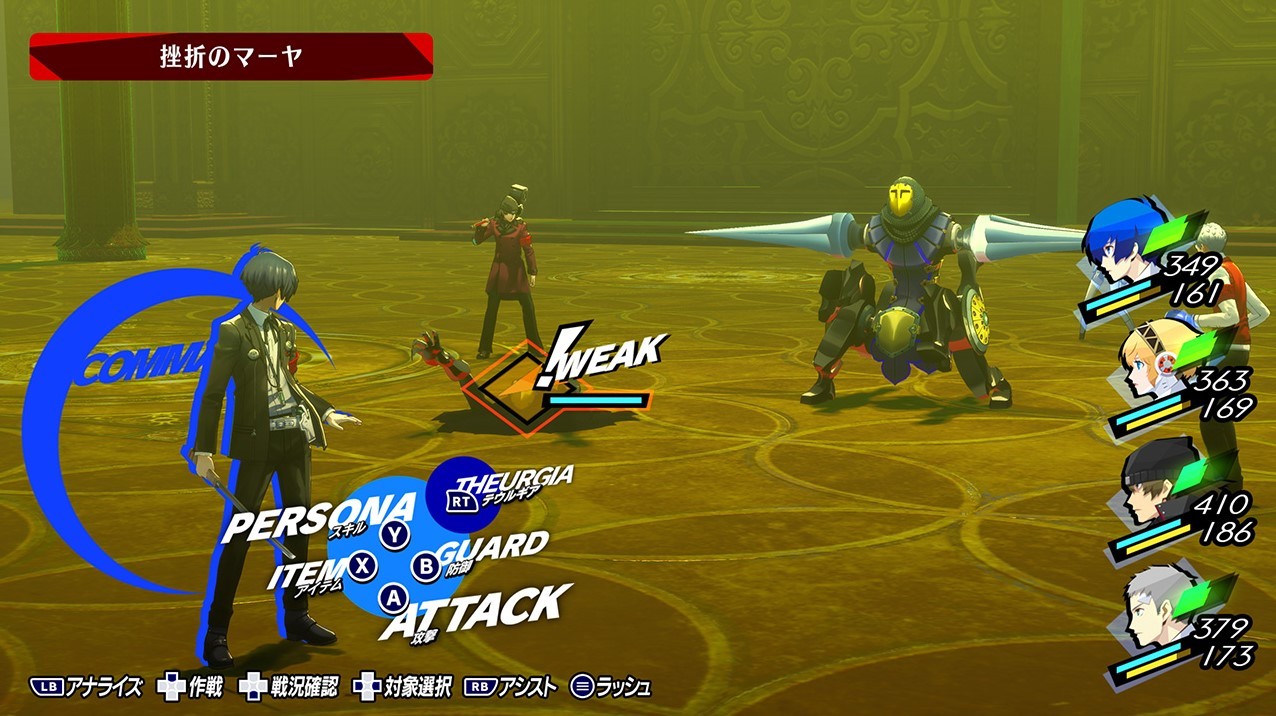Select the beanie-wearing party member's portrait

point(1148,489)
